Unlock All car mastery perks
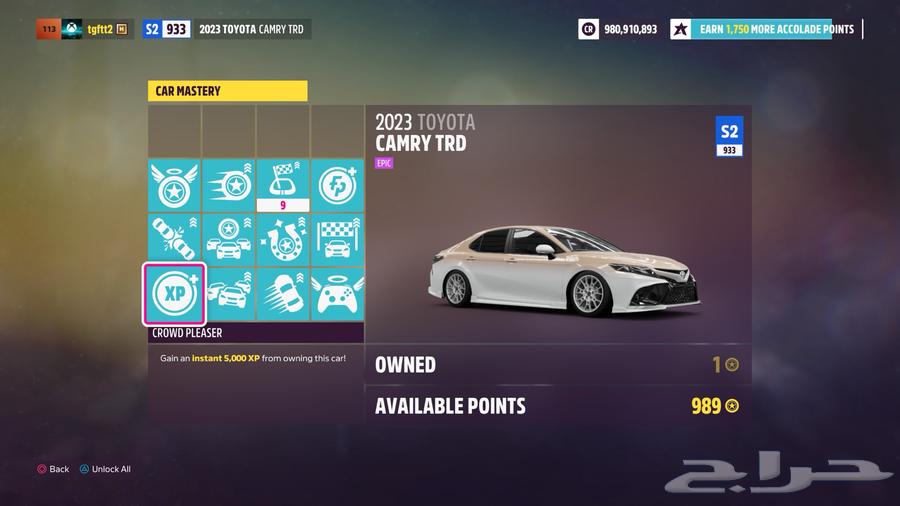Viewport: 900px width, 506px height. 105,469
